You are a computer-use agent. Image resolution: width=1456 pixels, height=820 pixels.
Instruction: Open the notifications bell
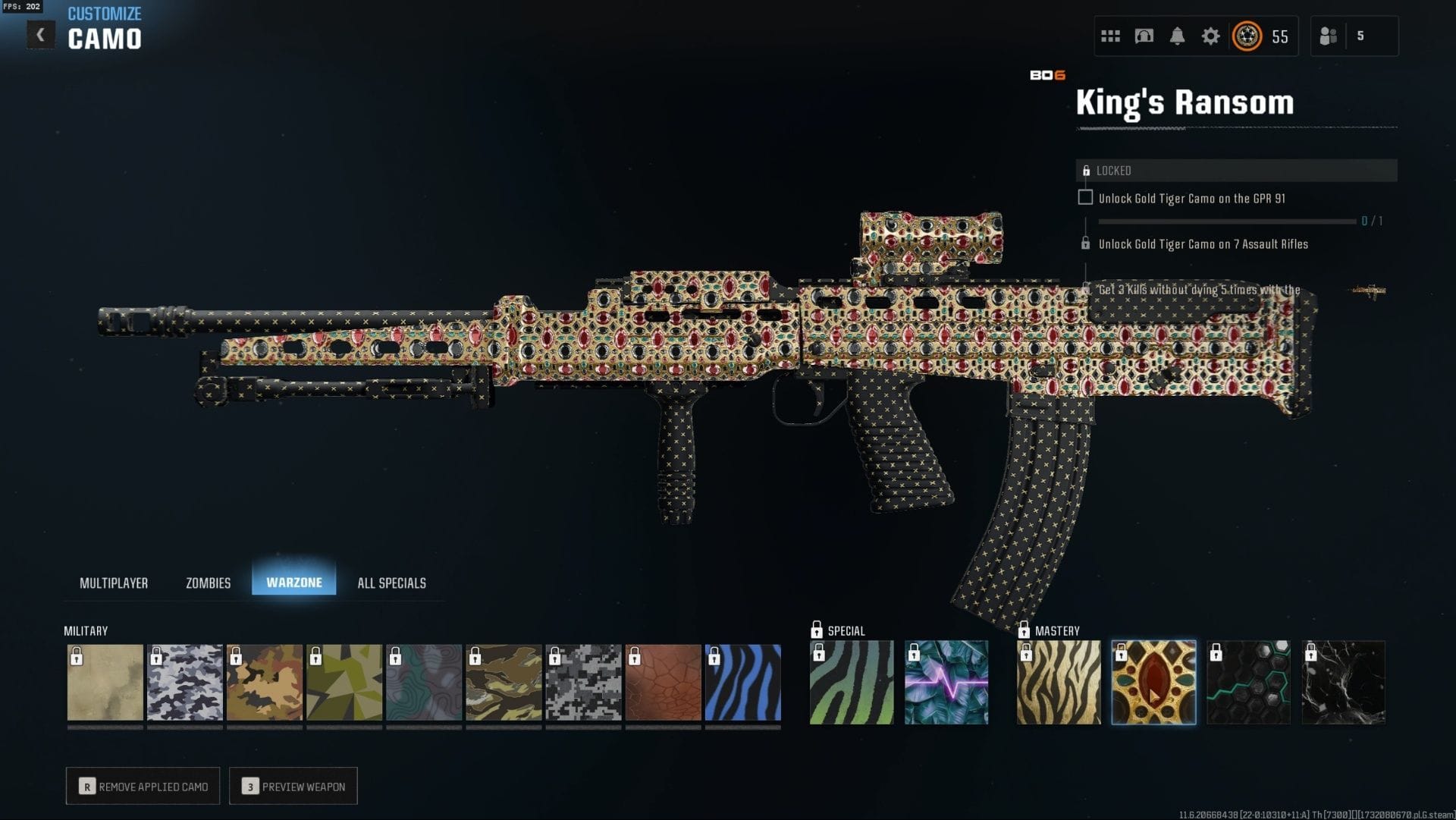(x=1178, y=35)
